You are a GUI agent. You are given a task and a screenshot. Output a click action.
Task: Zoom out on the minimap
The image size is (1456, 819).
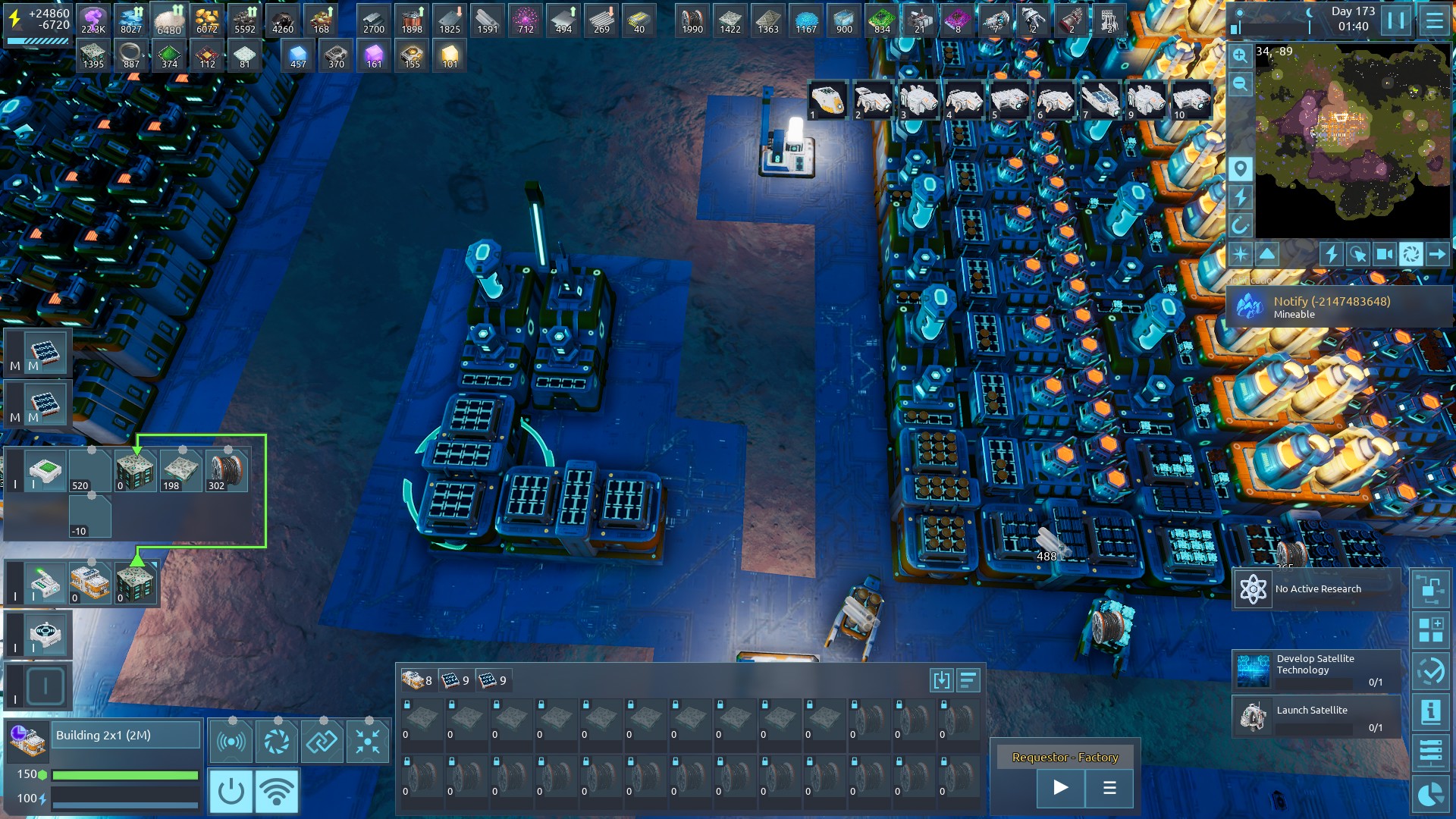coord(1240,84)
